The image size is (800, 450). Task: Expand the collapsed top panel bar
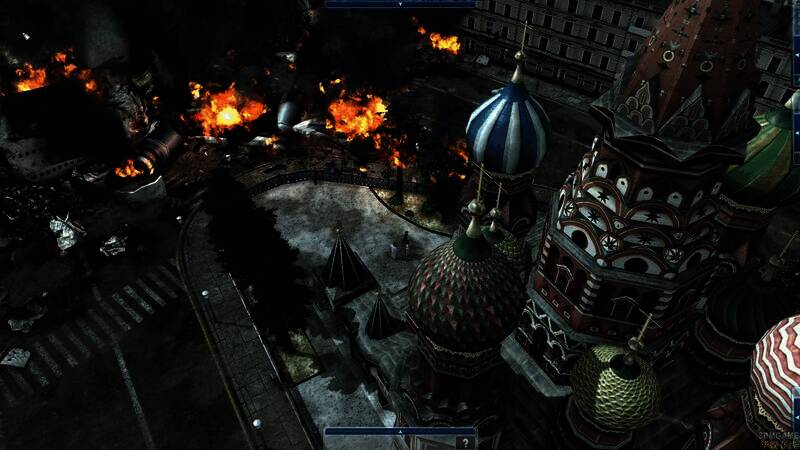click(x=399, y=4)
